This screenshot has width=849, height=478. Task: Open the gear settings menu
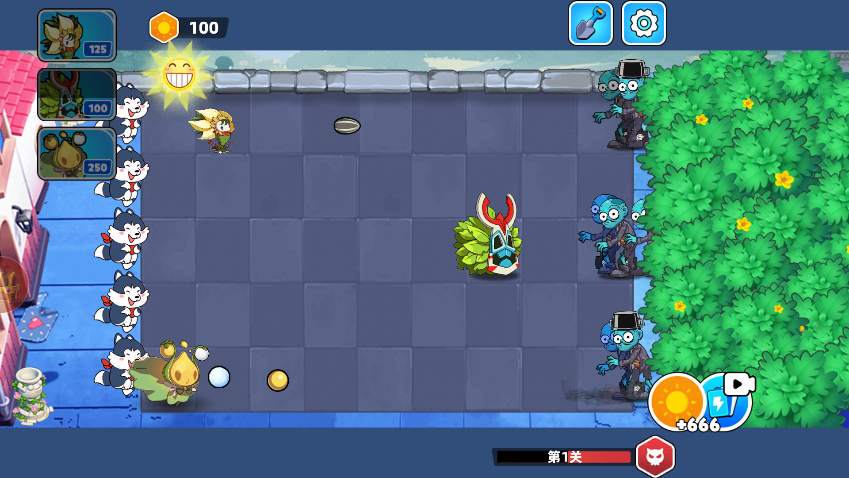644,23
